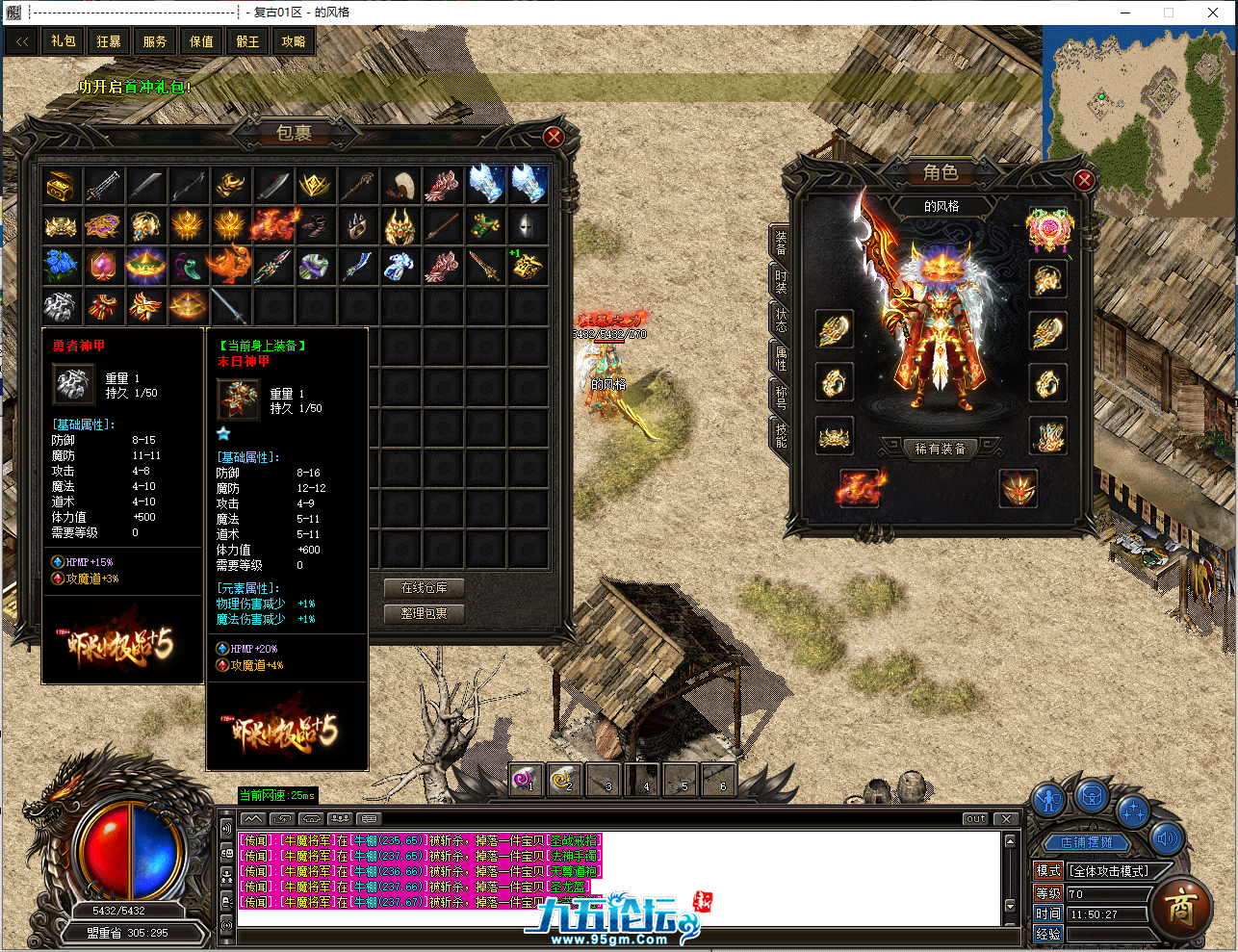Open the 技能 skills tab
The height and width of the screenshot is (952, 1238).
point(781,436)
